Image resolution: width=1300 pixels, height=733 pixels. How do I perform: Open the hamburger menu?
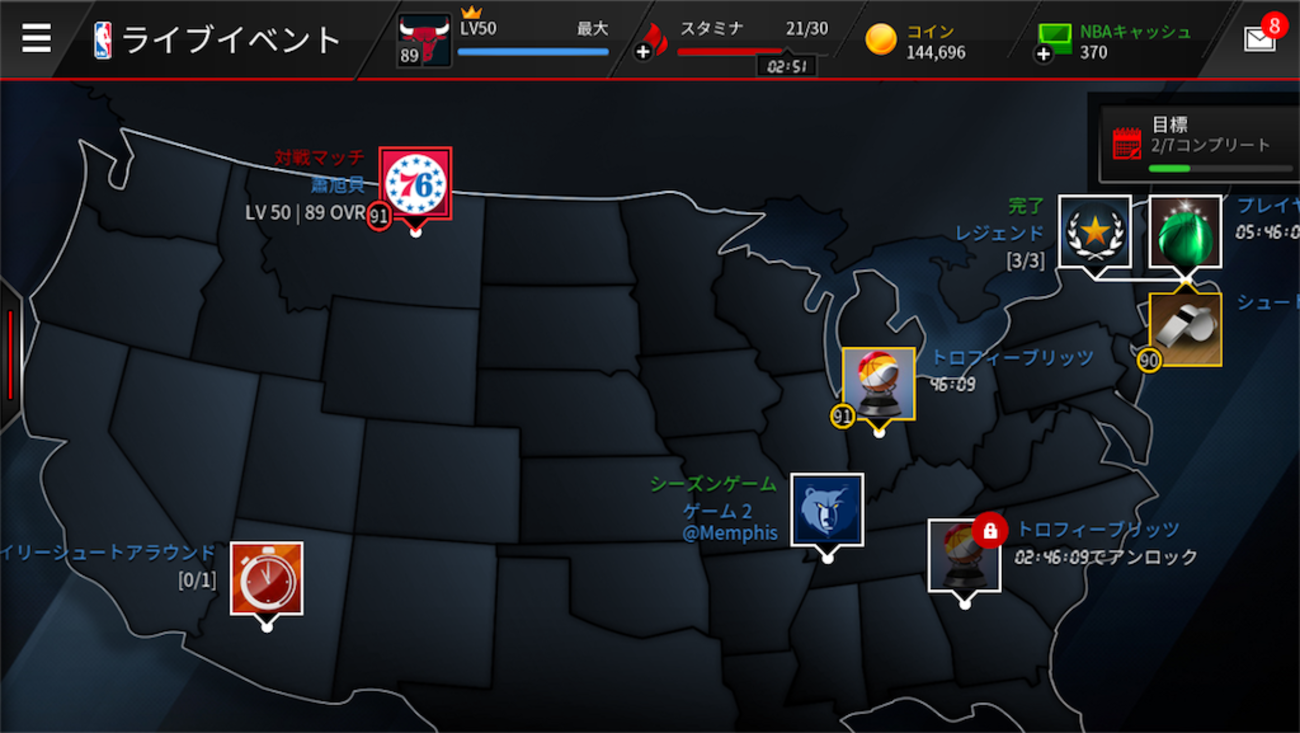coord(37,37)
